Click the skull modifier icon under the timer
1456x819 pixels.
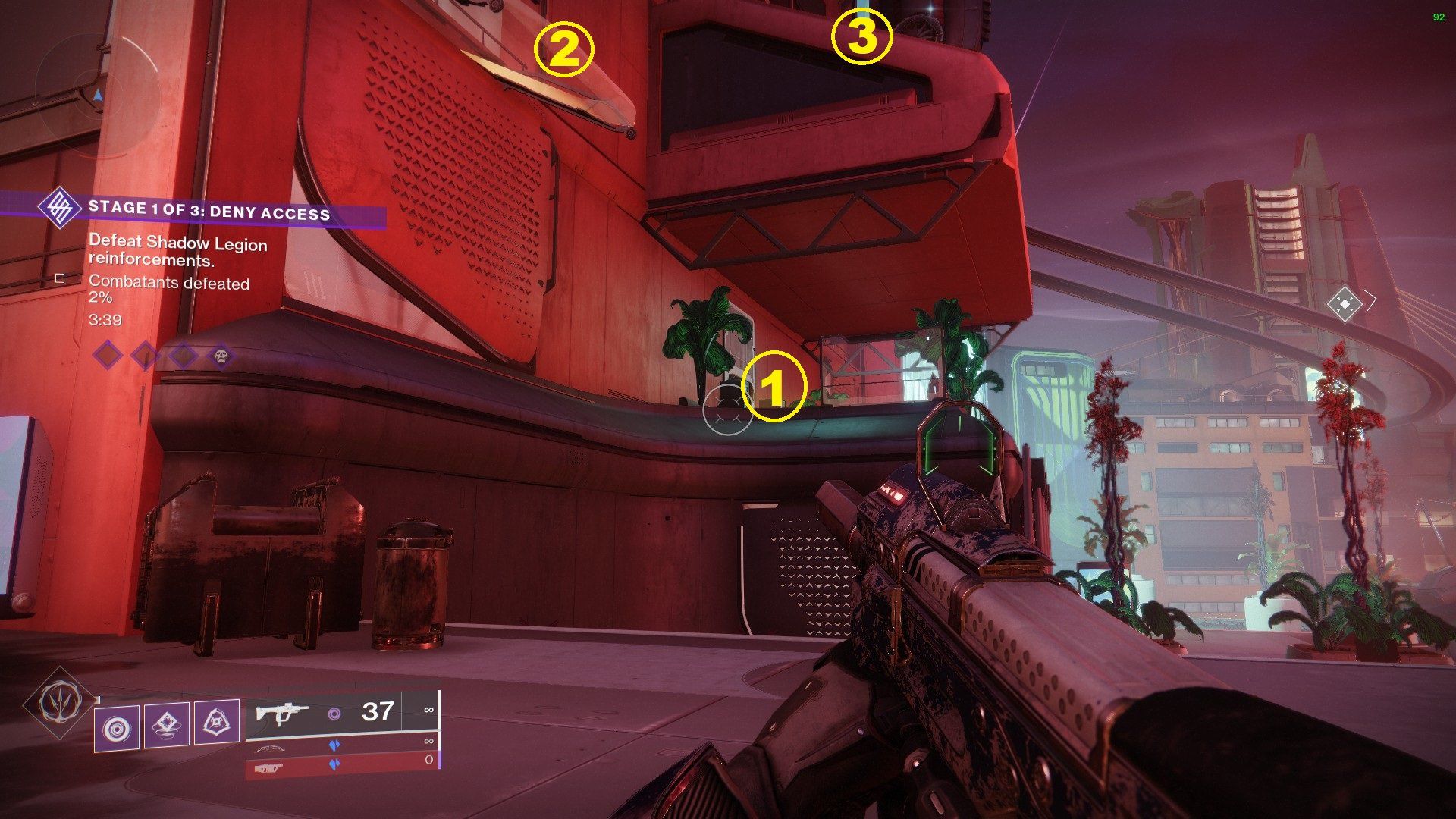point(221,357)
